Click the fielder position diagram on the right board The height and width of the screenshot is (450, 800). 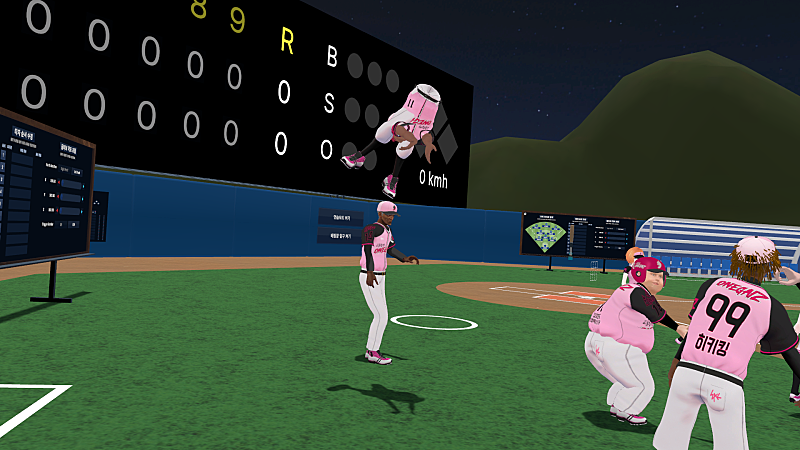pos(544,235)
